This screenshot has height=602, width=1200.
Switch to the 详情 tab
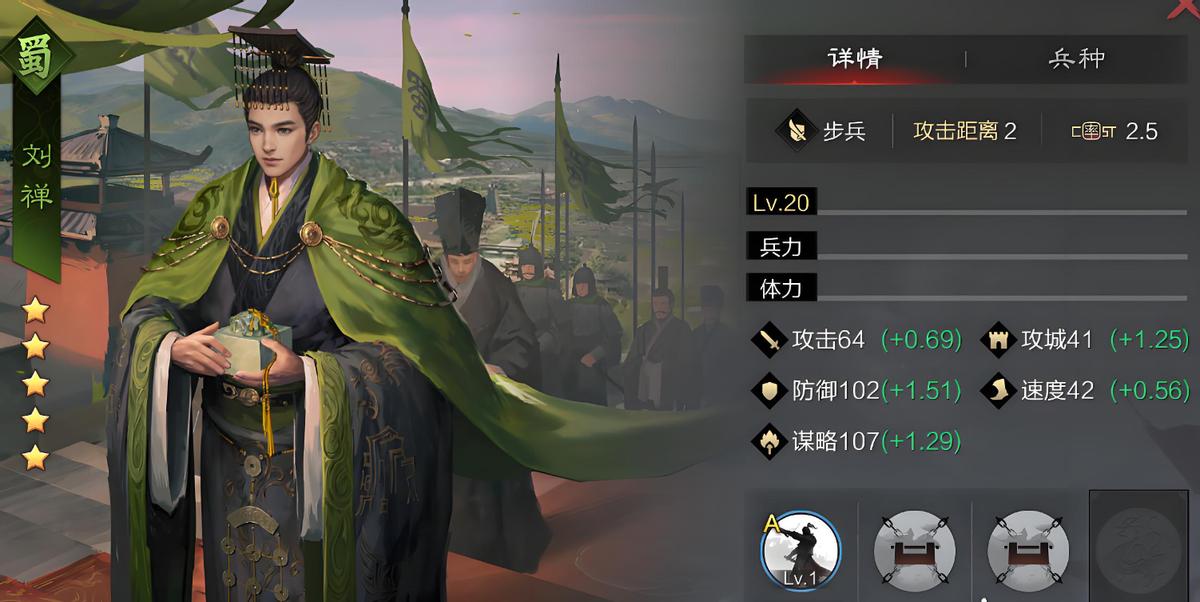pos(855,58)
